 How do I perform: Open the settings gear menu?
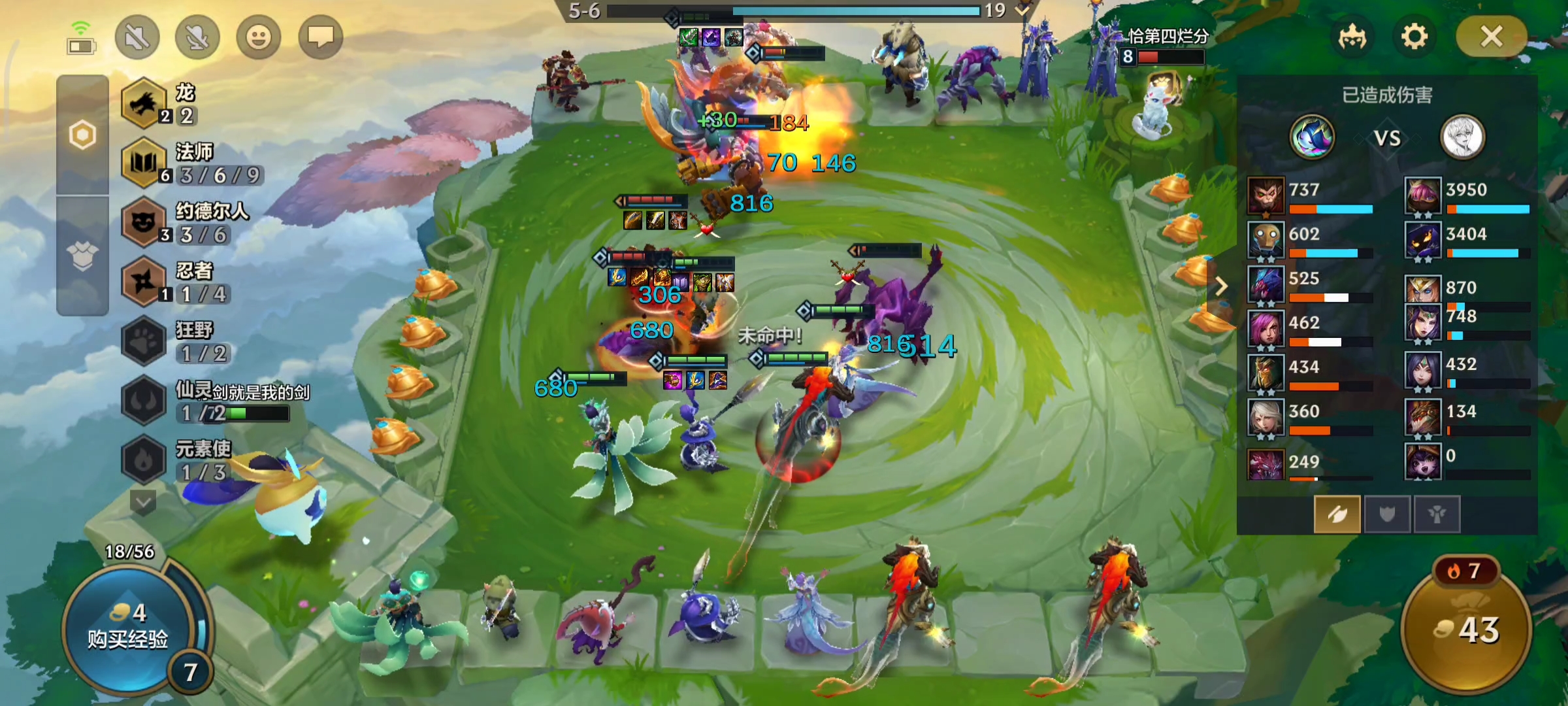pyautogui.click(x=1414, y=37)
